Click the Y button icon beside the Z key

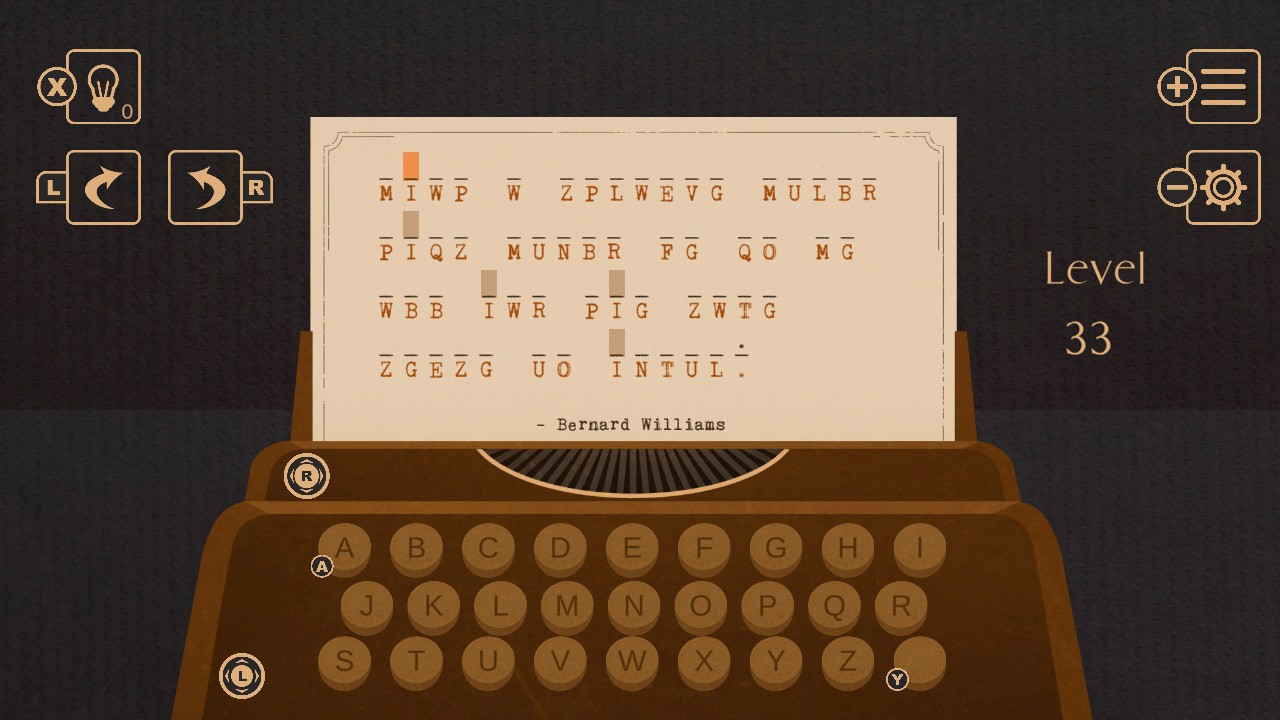coord(897,681)
